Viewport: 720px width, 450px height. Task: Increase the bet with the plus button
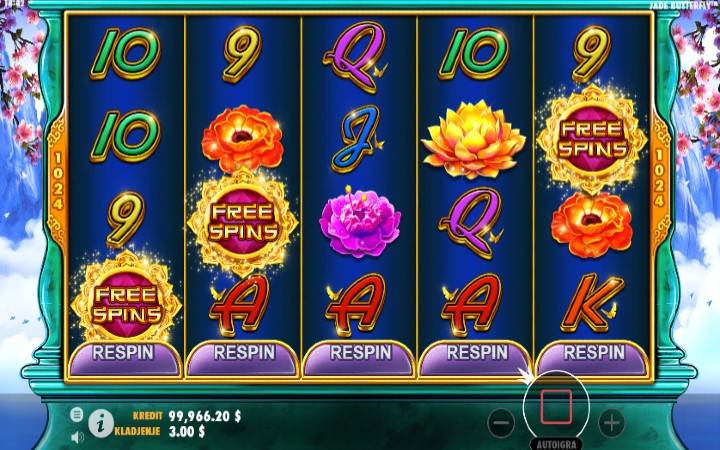[x=611, y=423]
